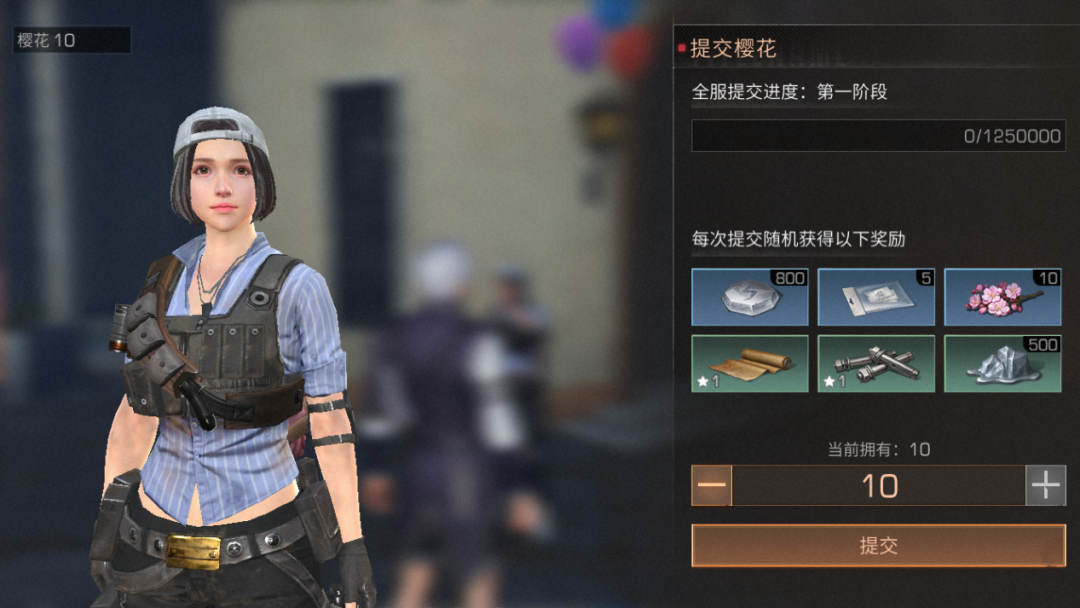Select the quantity field showing 10
This screenshot has width=1080, height=608.
(879, 486)
